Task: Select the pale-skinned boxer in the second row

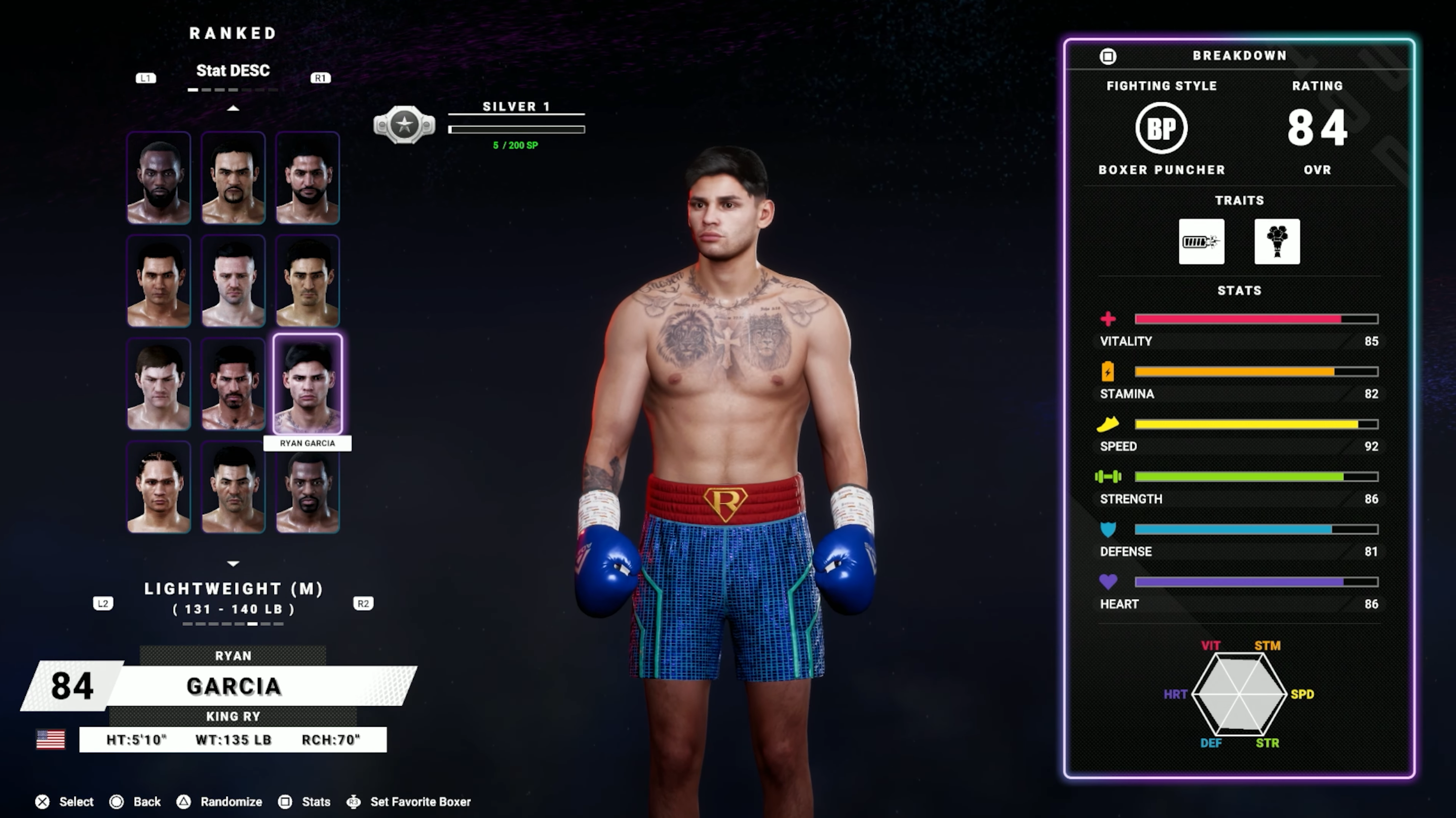Action: [x=234, y=281]
